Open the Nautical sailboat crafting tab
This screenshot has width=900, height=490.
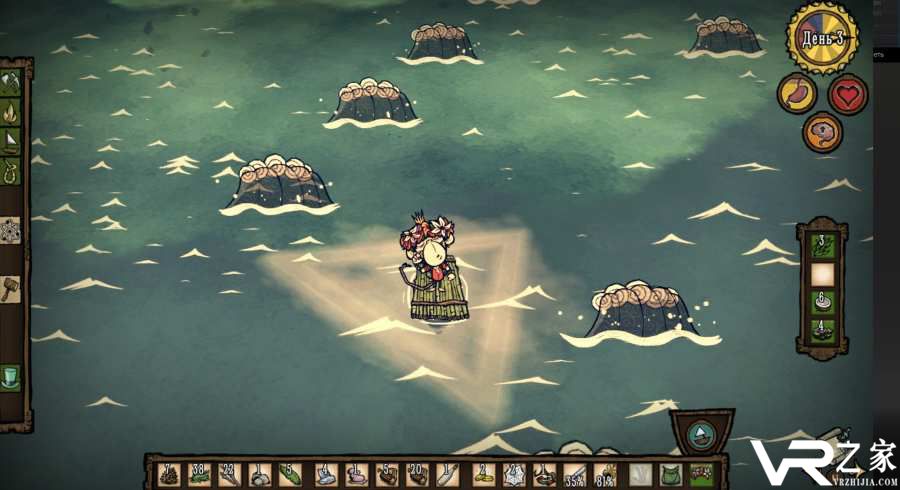12,140
